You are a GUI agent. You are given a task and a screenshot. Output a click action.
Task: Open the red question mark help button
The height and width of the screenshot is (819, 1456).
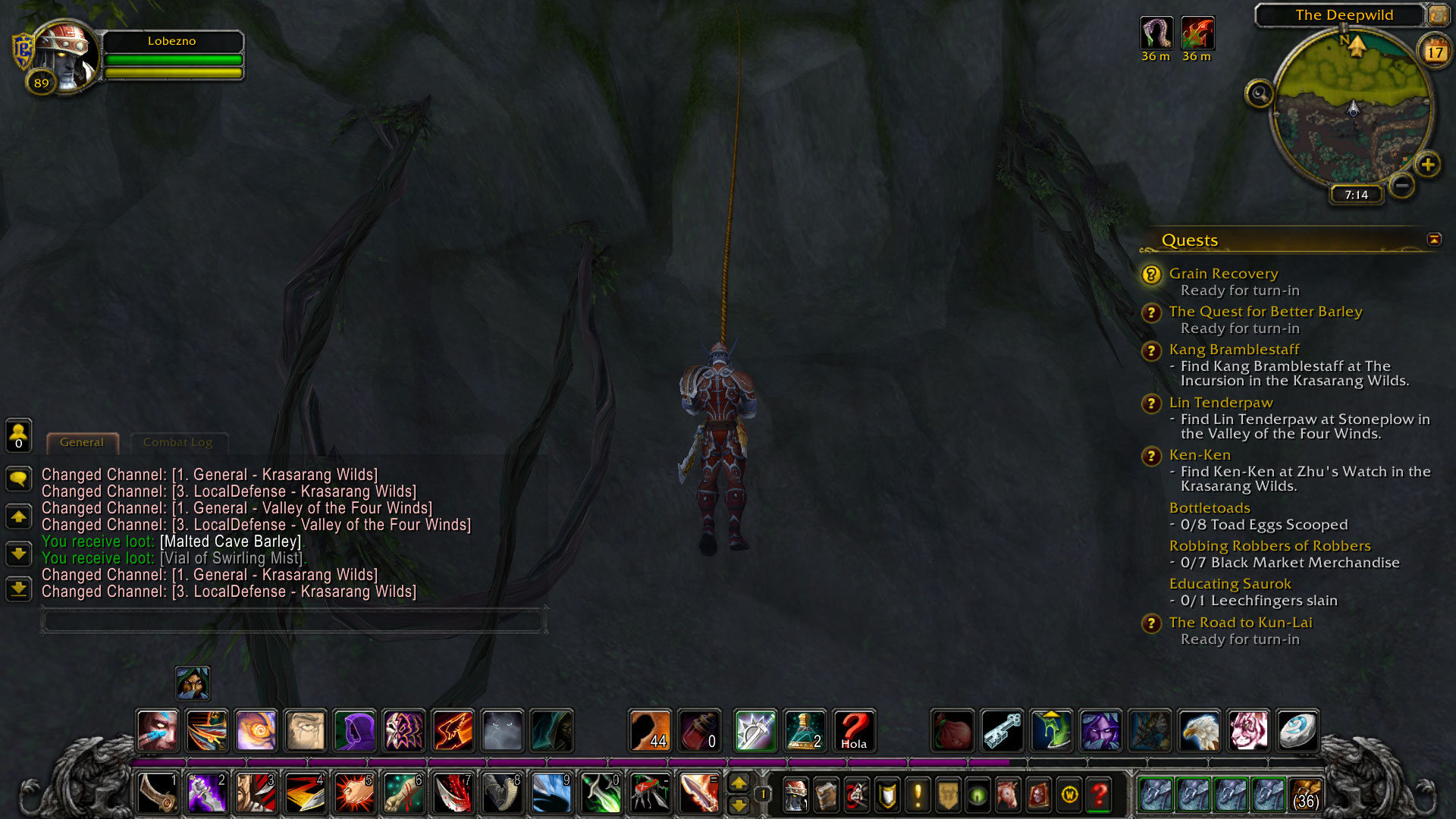(1100, 795)
